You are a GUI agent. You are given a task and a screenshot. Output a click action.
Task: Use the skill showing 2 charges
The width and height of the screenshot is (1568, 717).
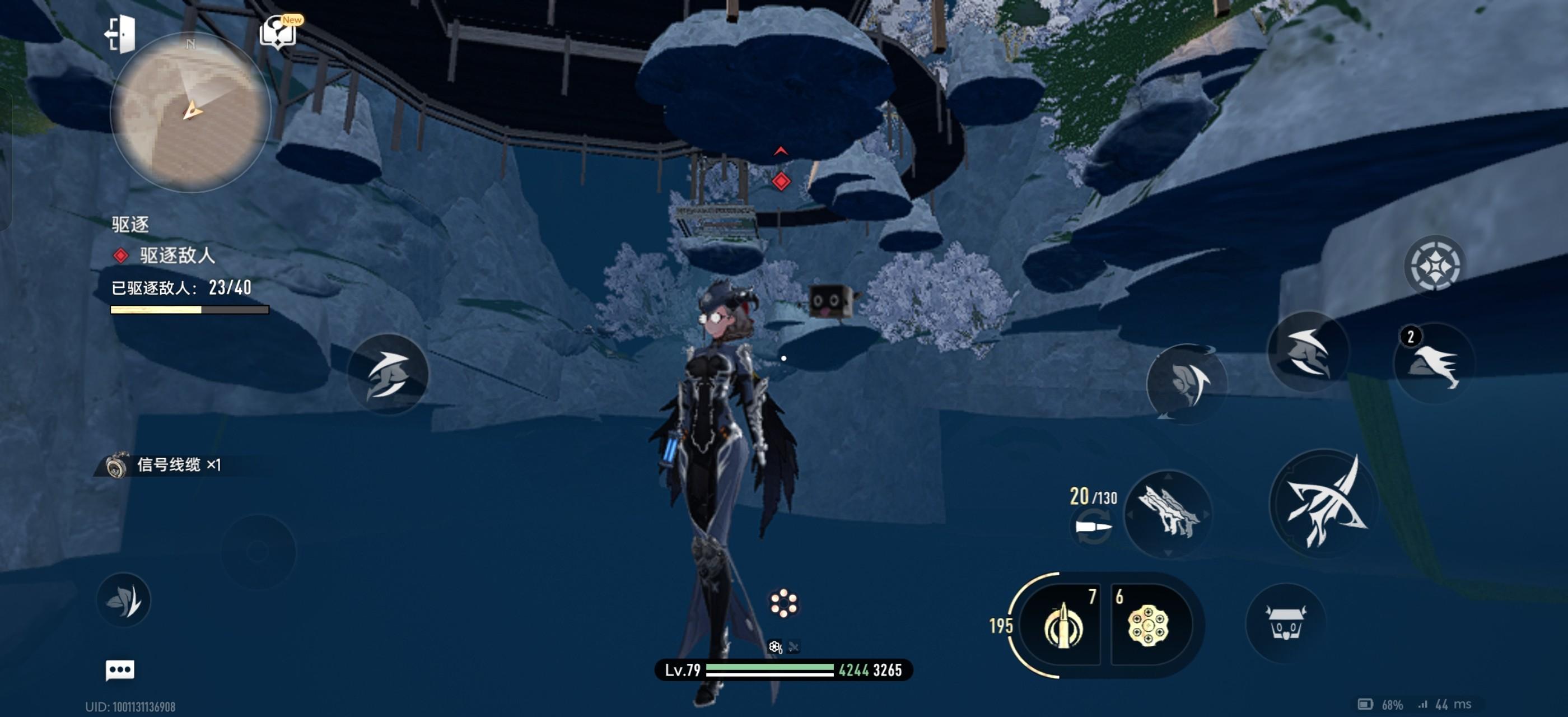pos(1434,365)
